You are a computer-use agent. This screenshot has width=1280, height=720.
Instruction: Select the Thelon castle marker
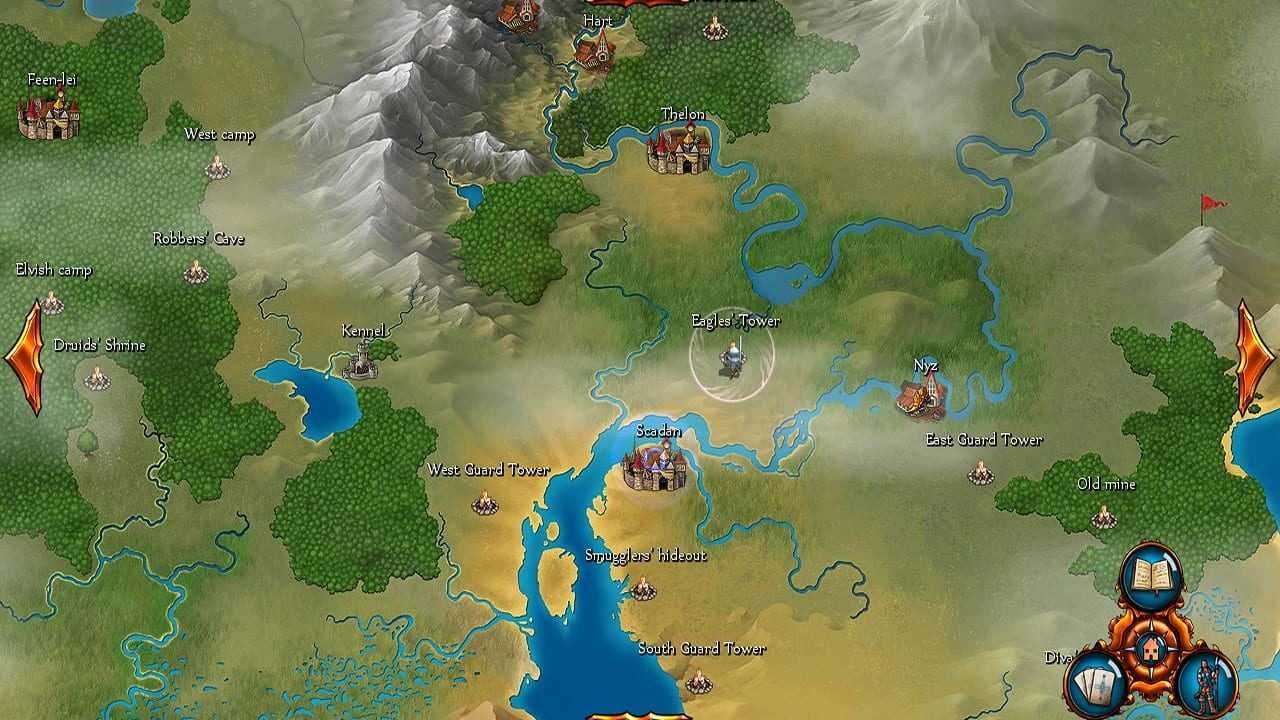[679, 149]
